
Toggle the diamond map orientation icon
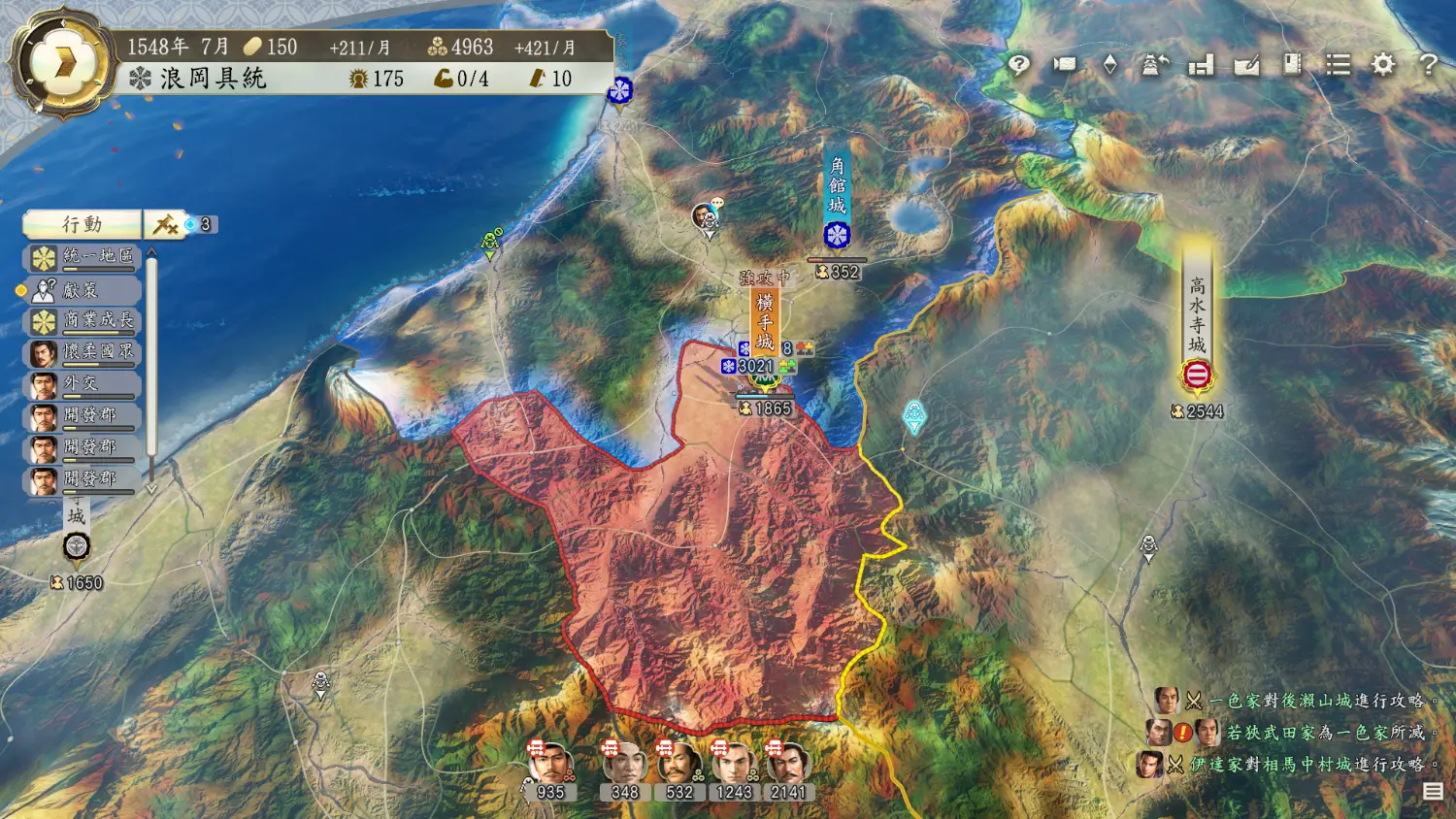tap(1110, 65)
